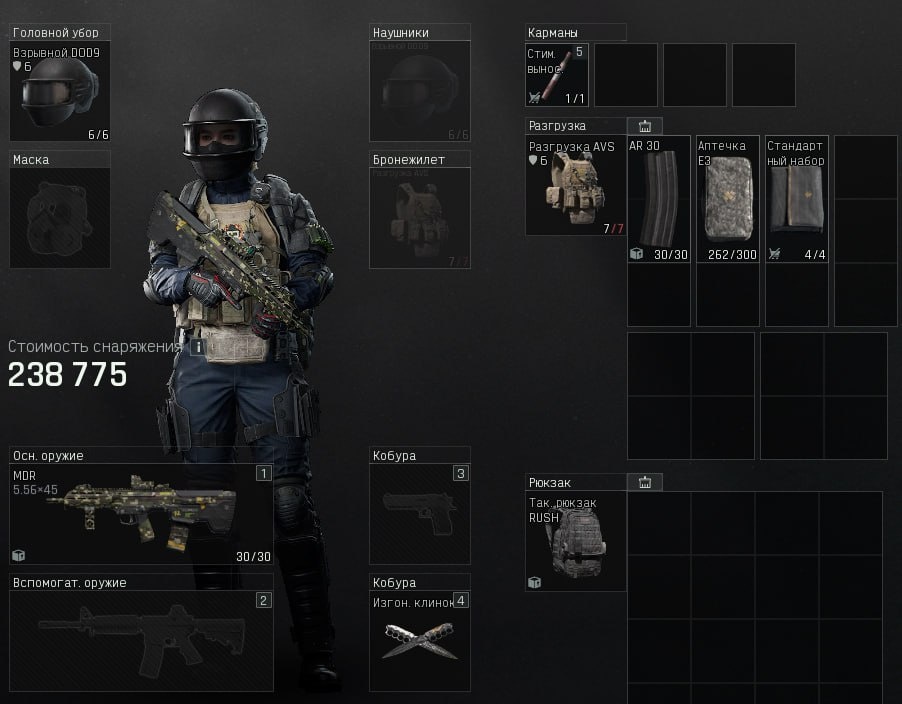This screenshot has height=704, width=902.
Task: Click the box button beside the chest rig label
Action: tap(645, 126)
